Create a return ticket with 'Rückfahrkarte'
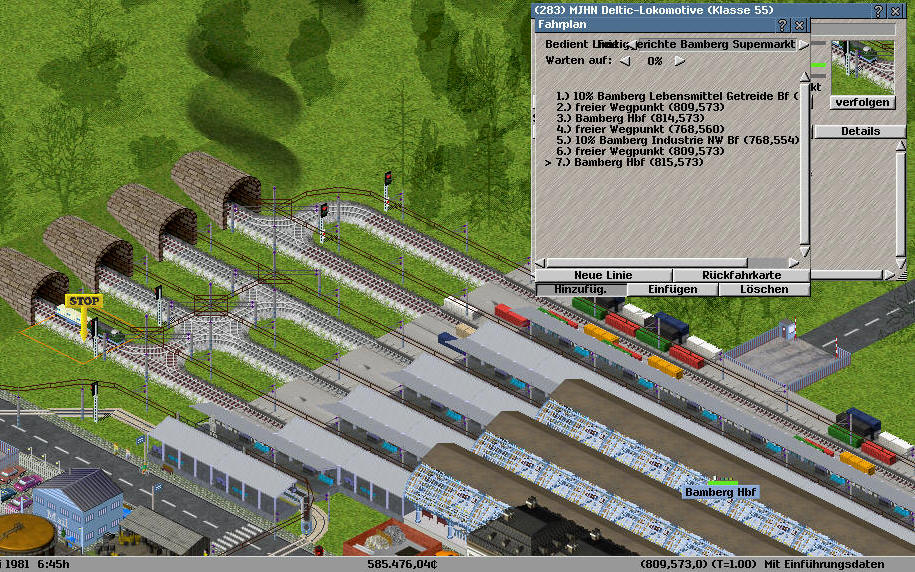 point(741,275)
